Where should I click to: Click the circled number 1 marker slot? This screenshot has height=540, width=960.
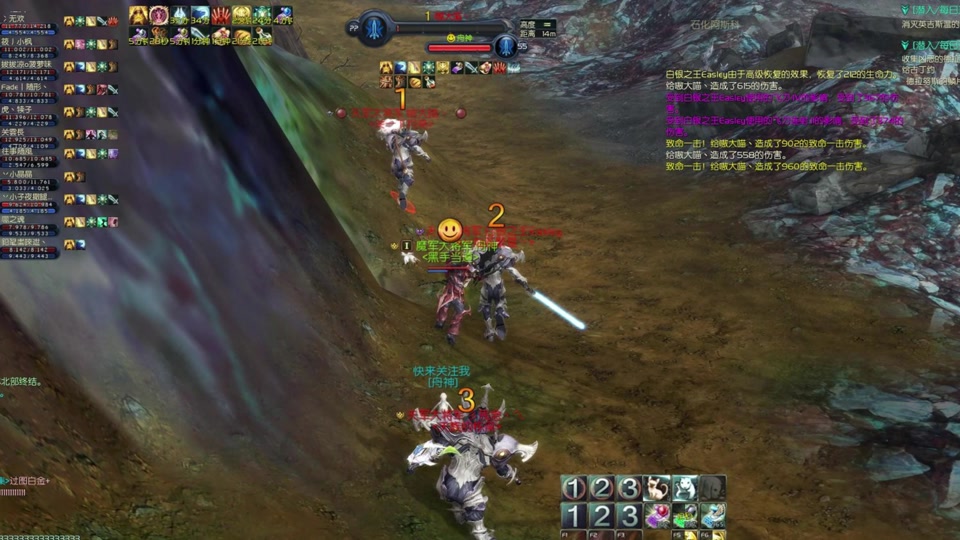[573, 489]
